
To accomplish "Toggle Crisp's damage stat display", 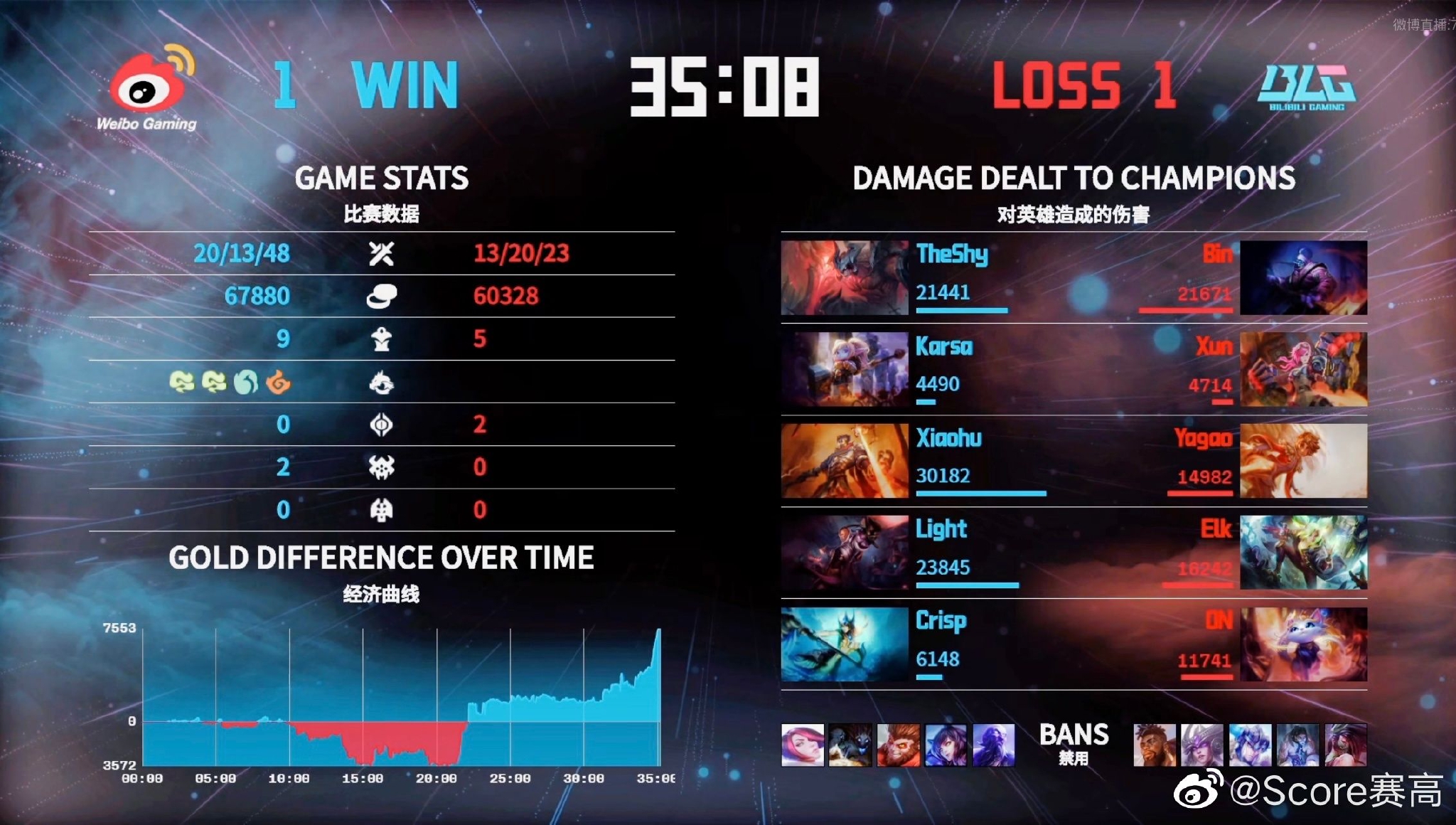I will pos(938,659).
